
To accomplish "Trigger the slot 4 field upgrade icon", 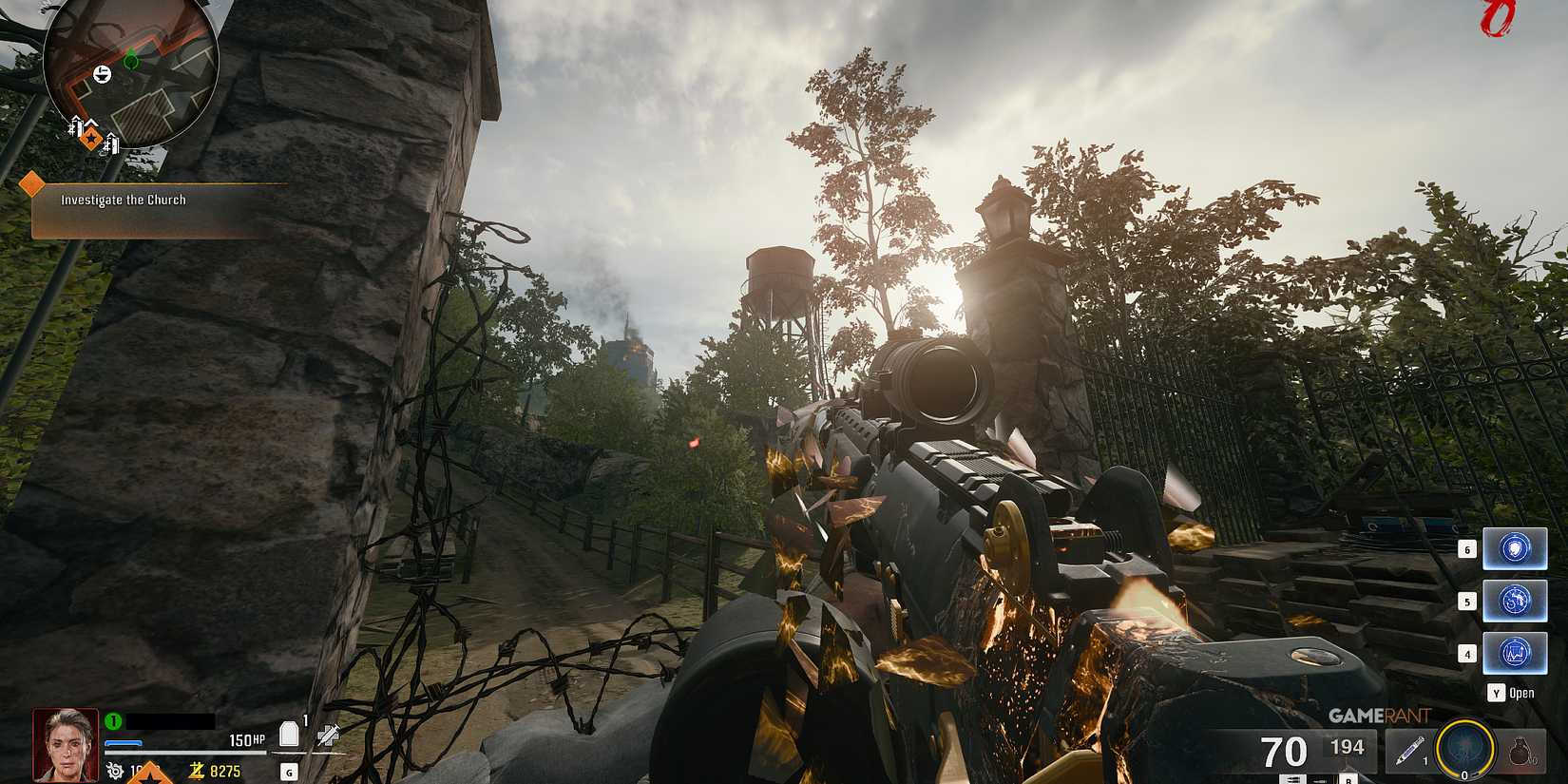I will (x=1516, y=651).
